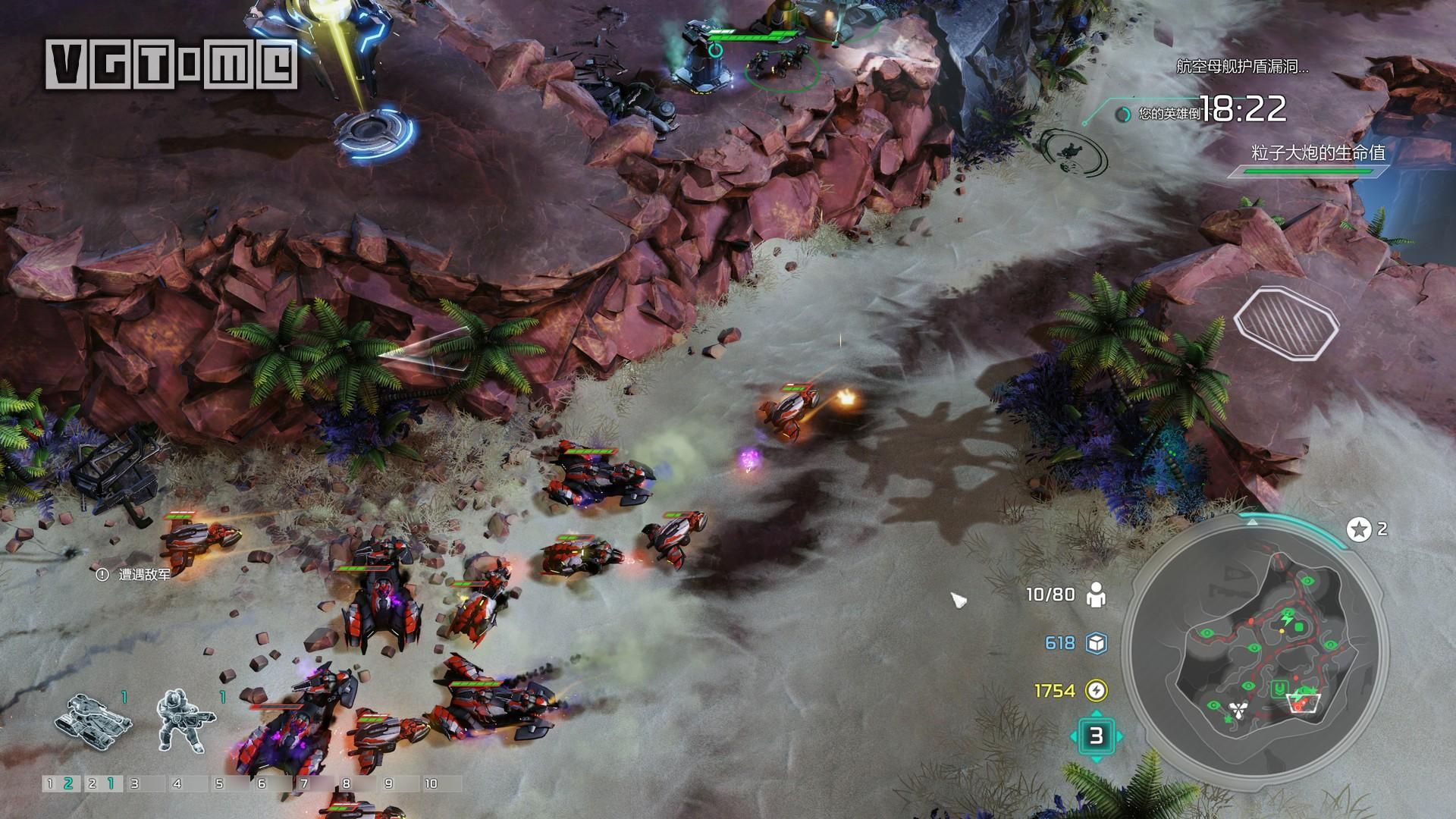Select the tank unit type icon

(93, 716)
